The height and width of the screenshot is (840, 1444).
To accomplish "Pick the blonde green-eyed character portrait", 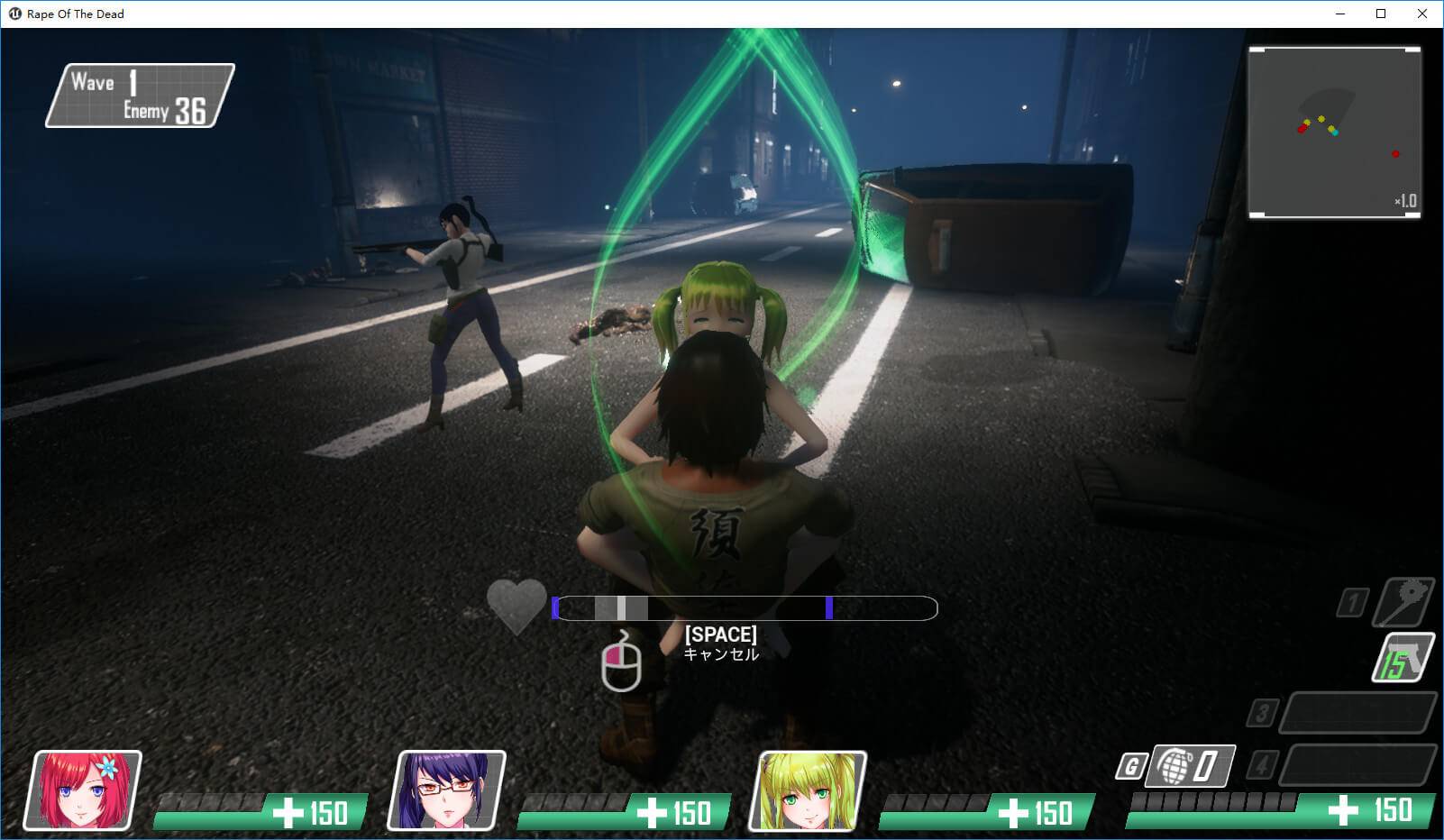I will tap(808, 790).
